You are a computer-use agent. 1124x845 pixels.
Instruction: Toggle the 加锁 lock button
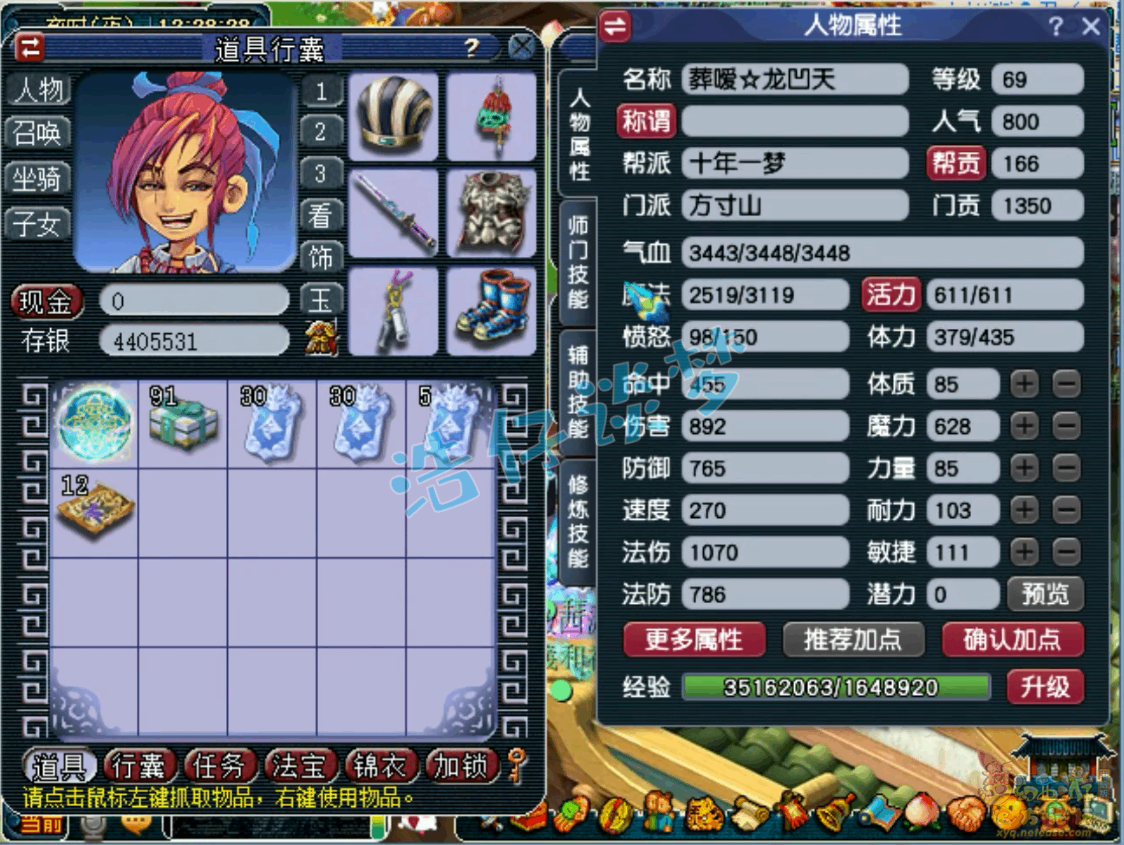tap(461, 766)
